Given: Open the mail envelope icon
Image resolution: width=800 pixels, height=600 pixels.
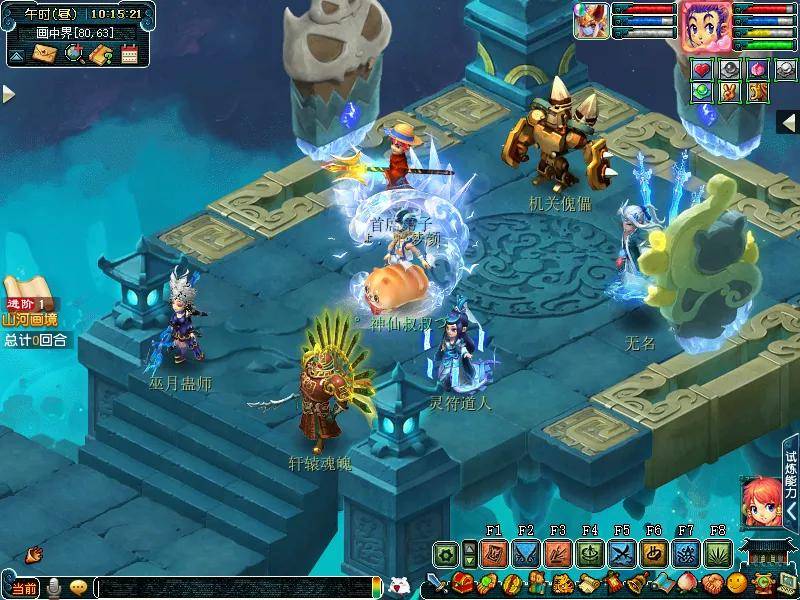Looking at the screenshot, I should point(46,54).
